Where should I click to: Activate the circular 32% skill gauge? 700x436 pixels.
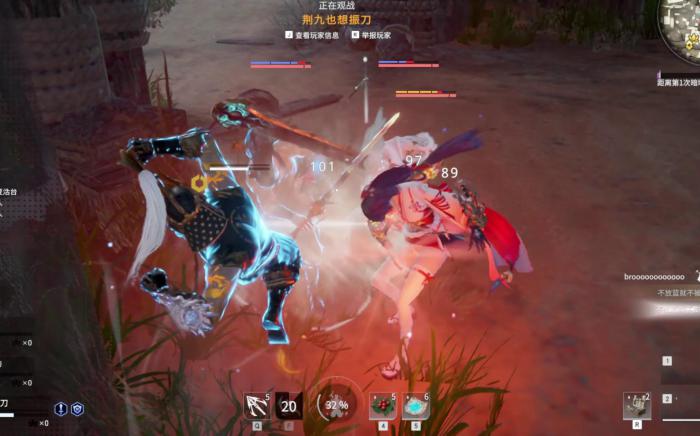(x=338, y=405)
